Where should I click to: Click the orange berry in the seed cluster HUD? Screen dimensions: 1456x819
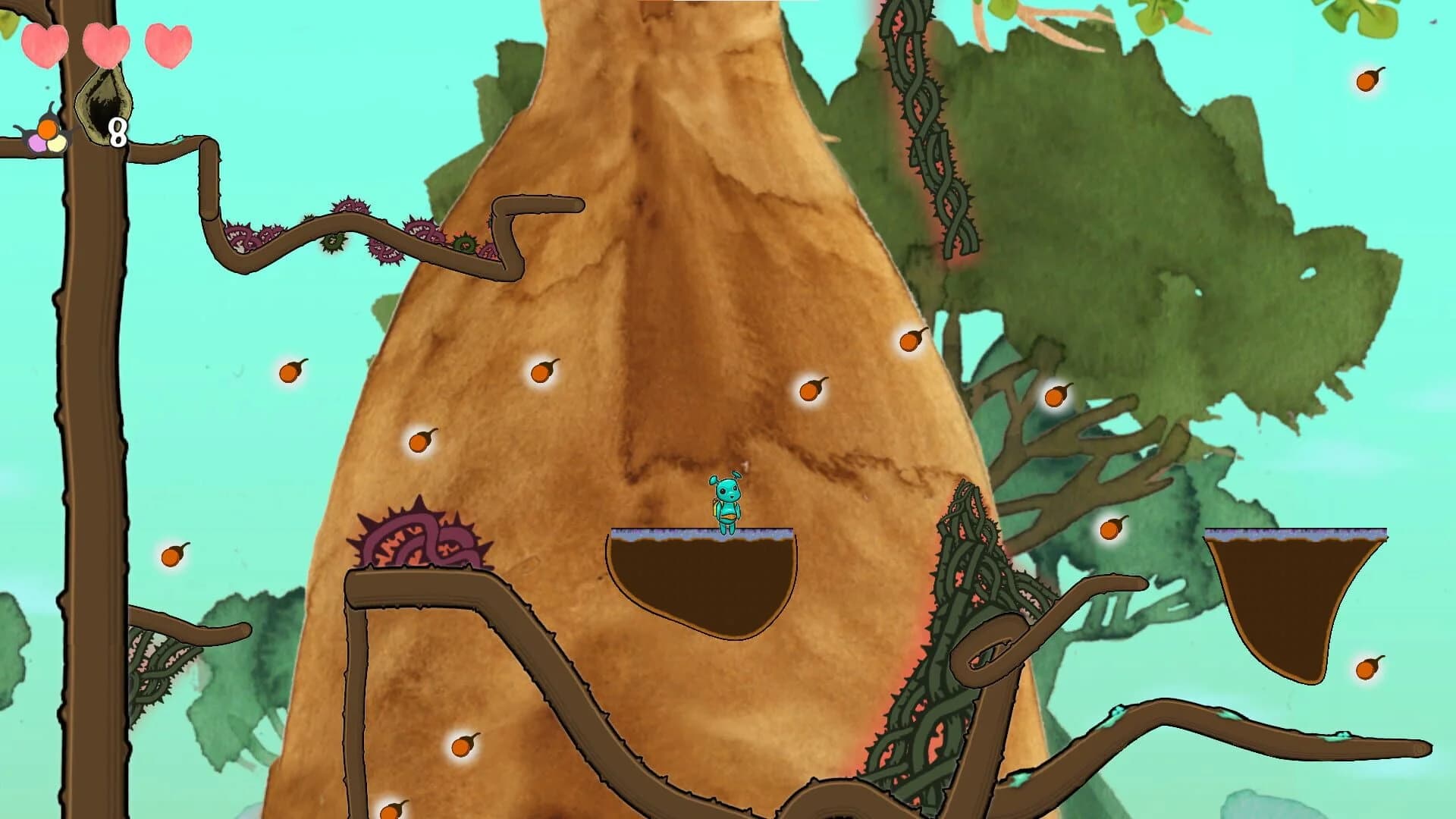coord(47,130)
